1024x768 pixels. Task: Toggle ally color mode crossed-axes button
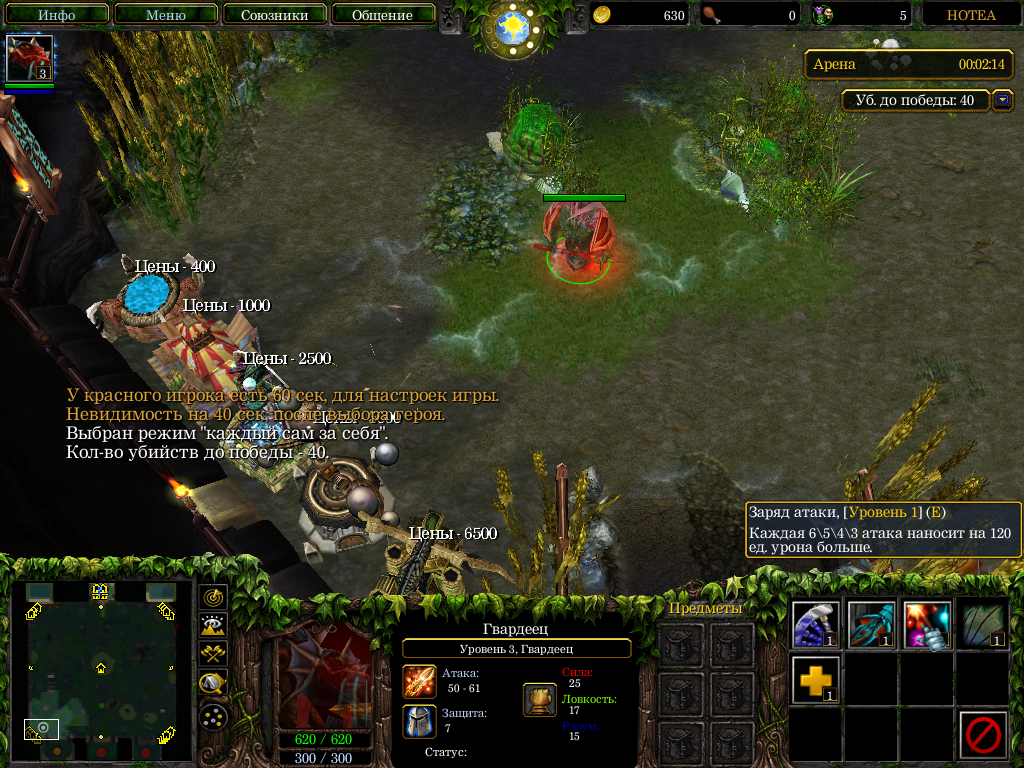coord(214,654)
